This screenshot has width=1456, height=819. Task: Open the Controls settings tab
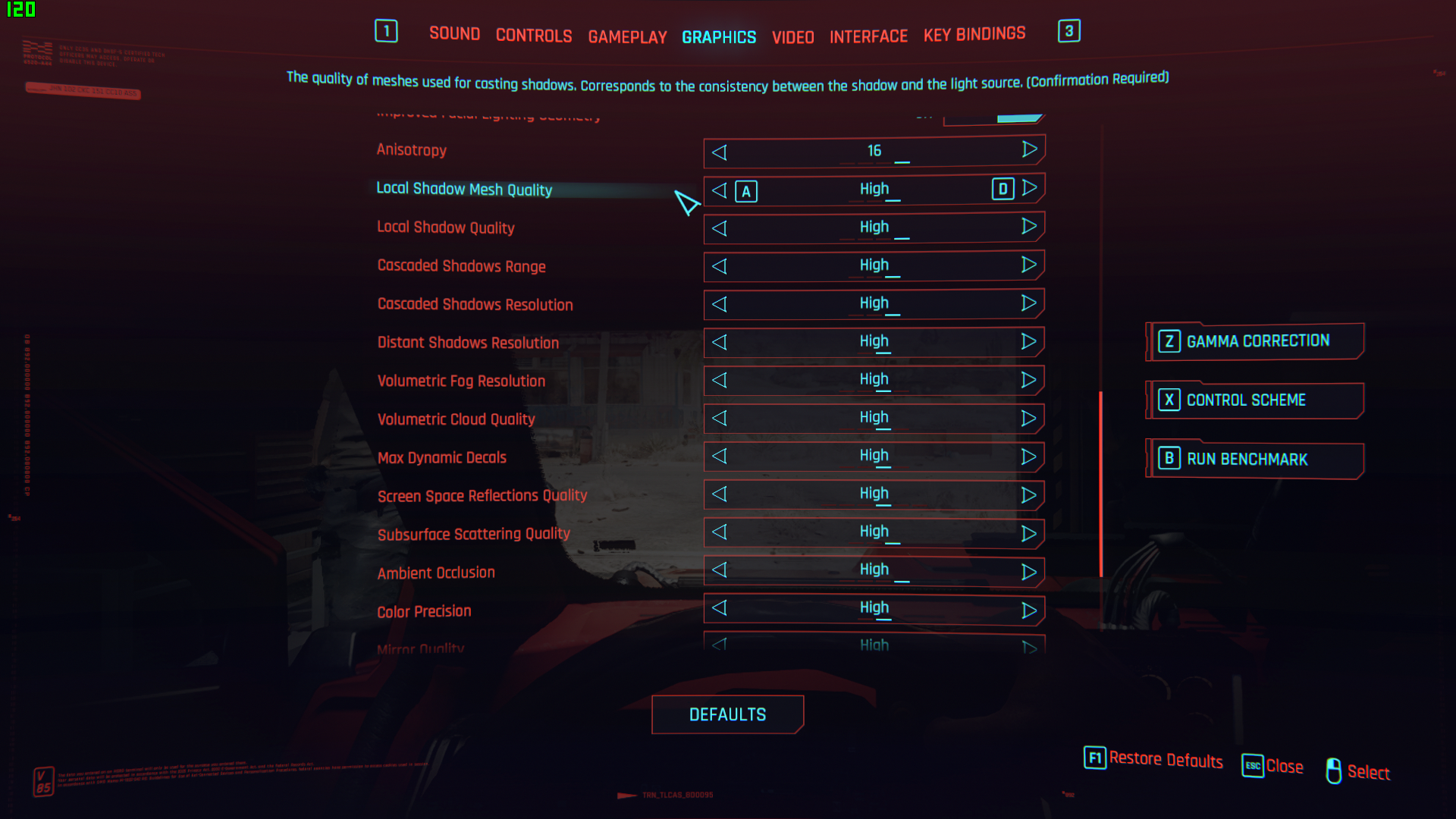533,36
